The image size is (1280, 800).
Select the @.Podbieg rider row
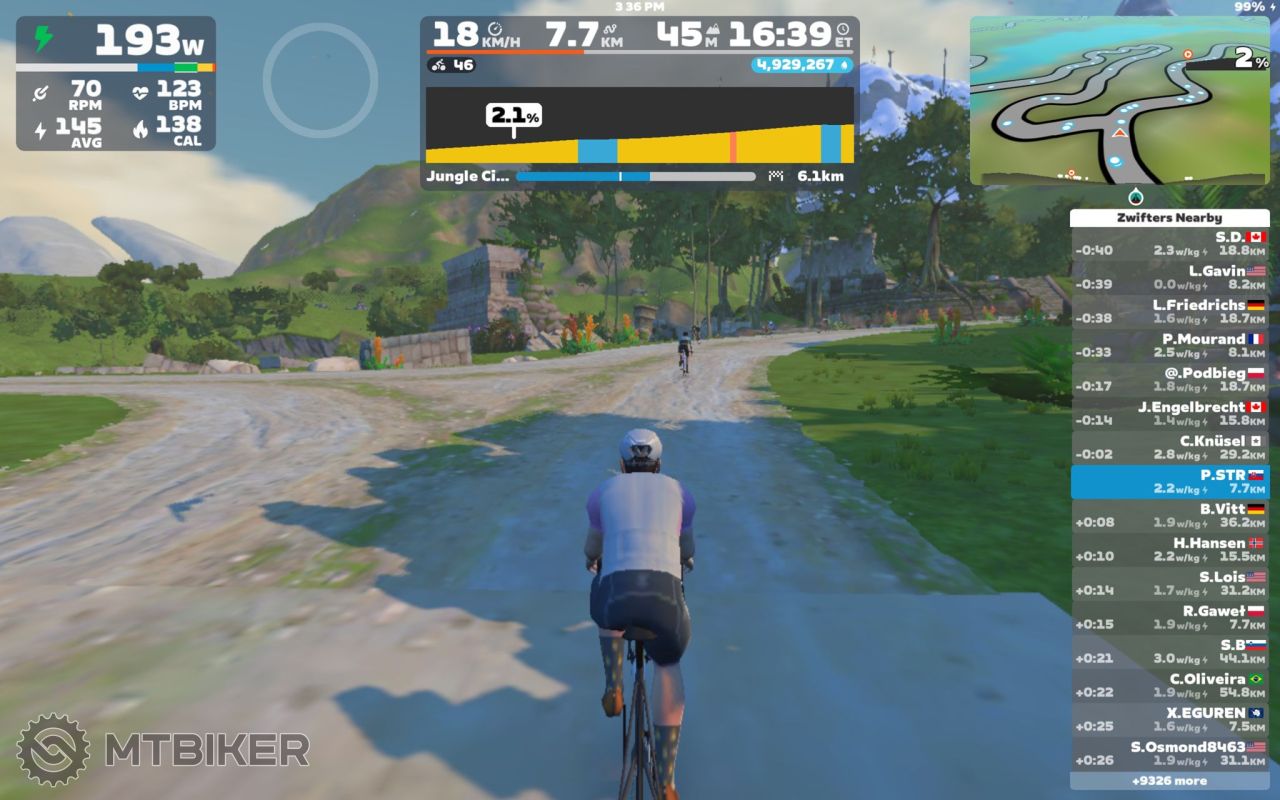coord(1169,380)
